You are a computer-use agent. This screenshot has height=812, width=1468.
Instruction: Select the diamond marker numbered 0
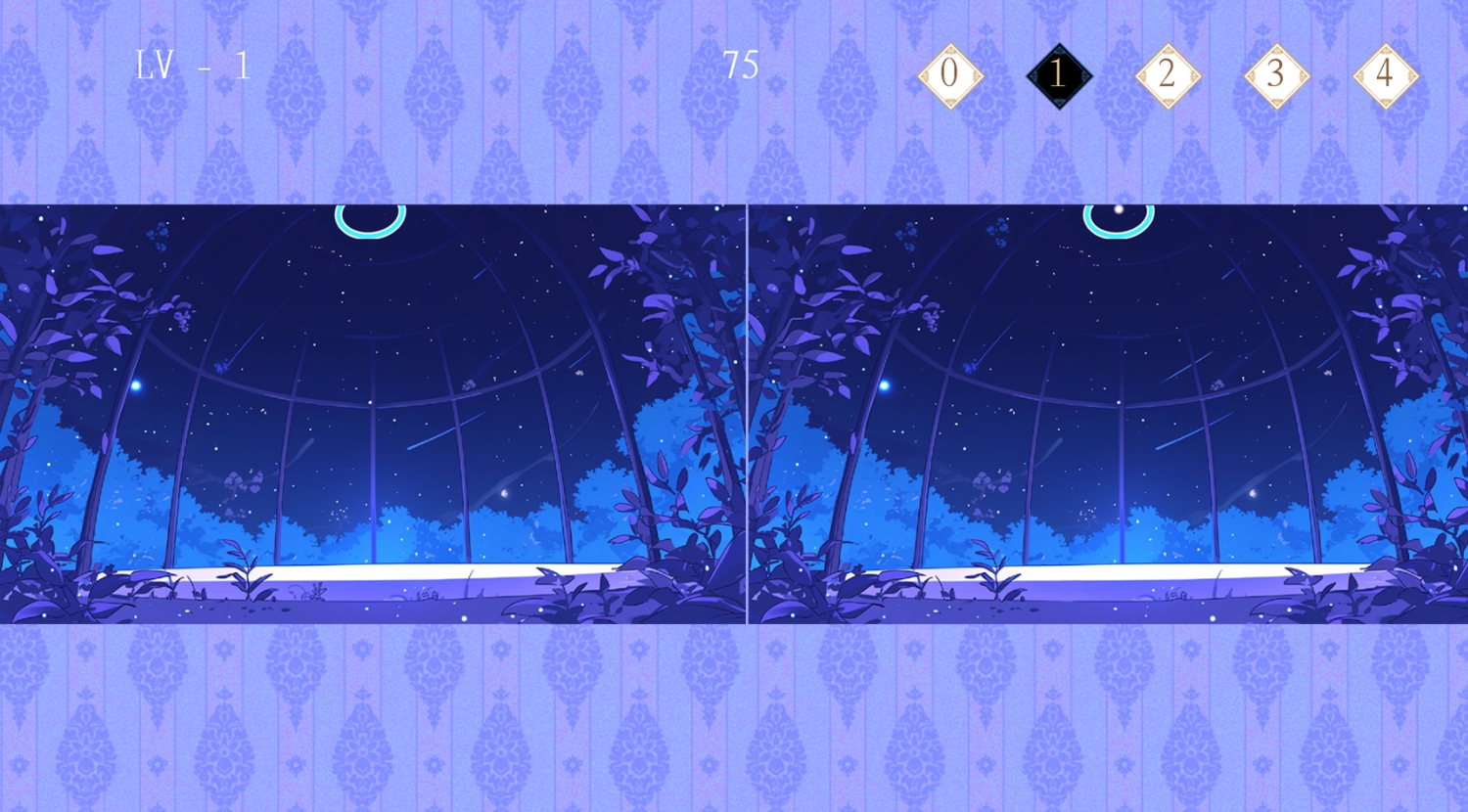[948, 75]
